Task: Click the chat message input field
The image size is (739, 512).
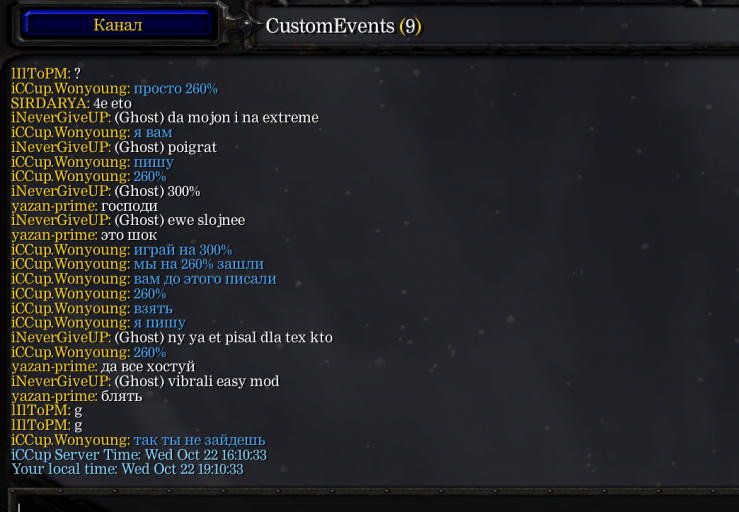Action: [x=370, y=502]
